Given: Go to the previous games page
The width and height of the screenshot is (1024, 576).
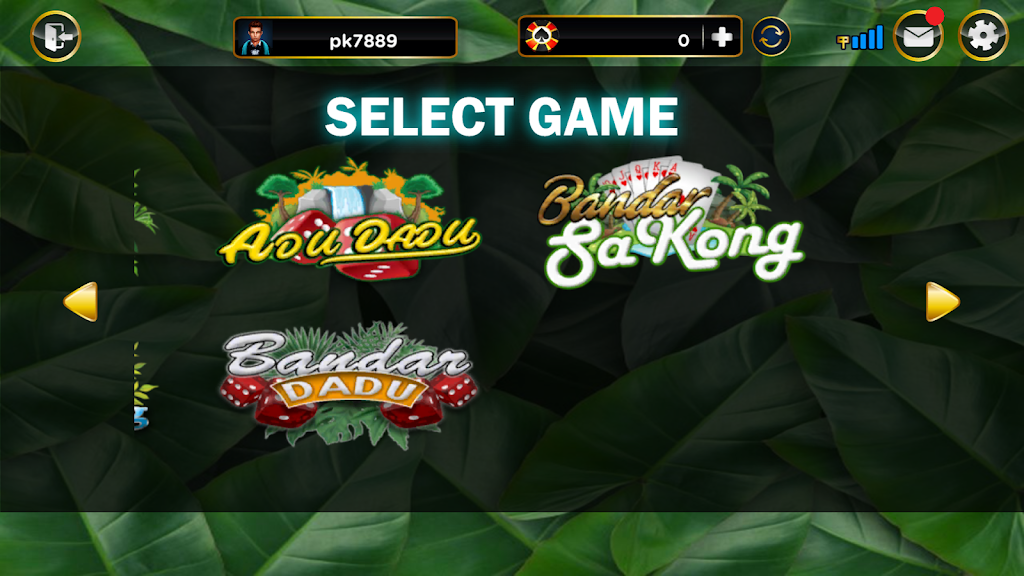Looking at the screenshot, I should tap(81, 302).
